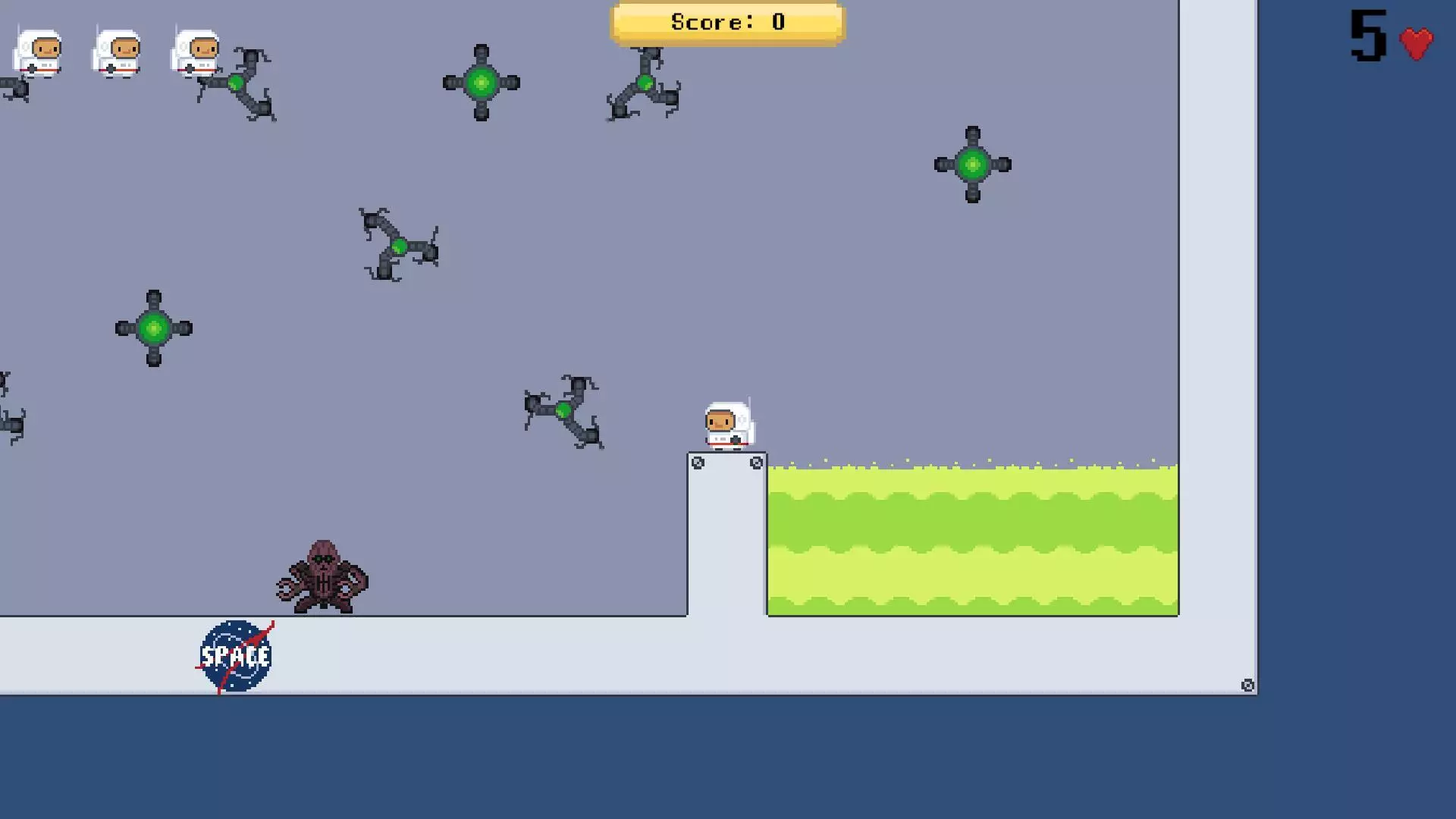The width and height of the screenshot is (1456, 819).
Task: Click the spiky robot in the middle left
Action: (398, 246)
